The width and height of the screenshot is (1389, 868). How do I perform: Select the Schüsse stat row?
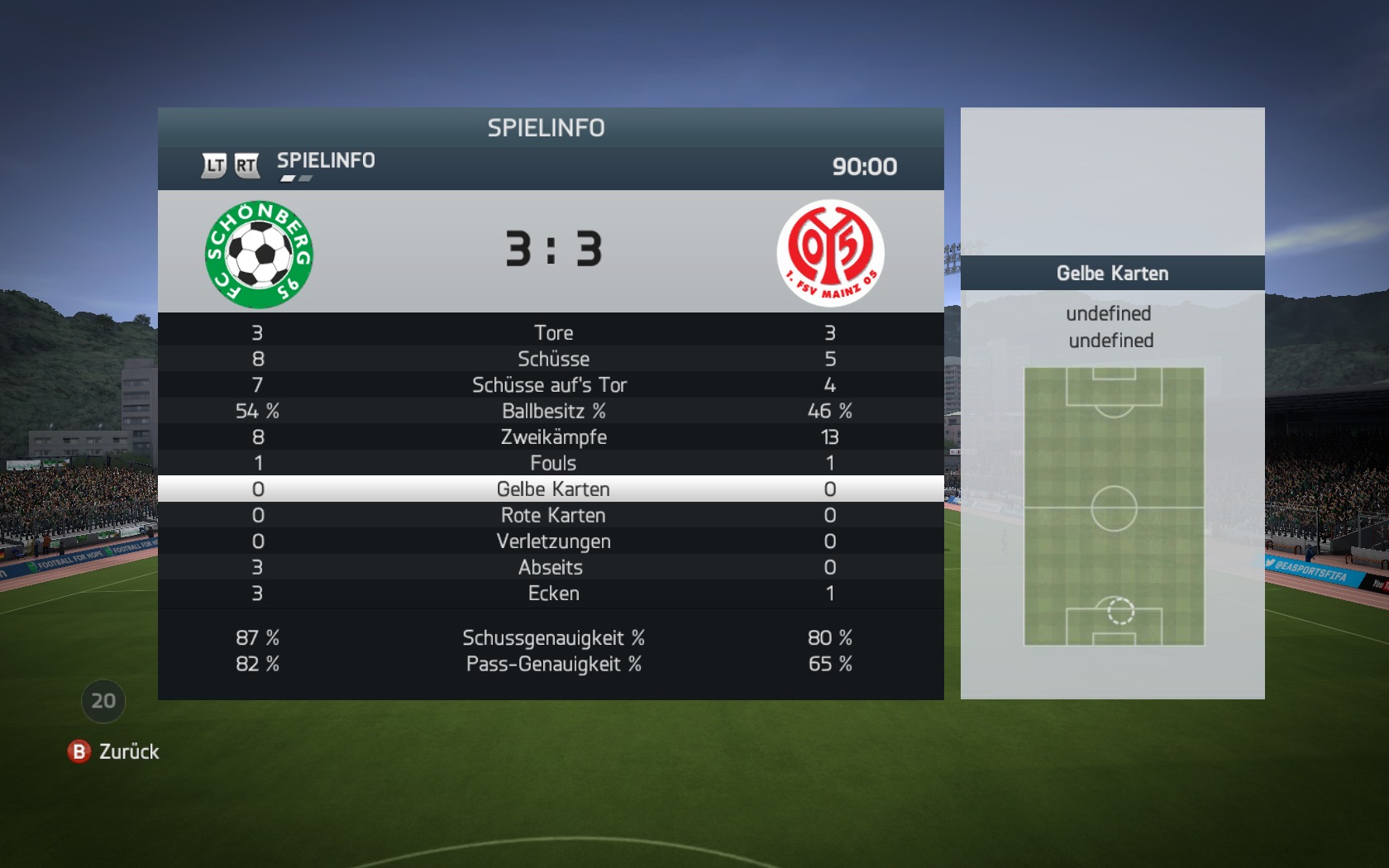(552, 359)
